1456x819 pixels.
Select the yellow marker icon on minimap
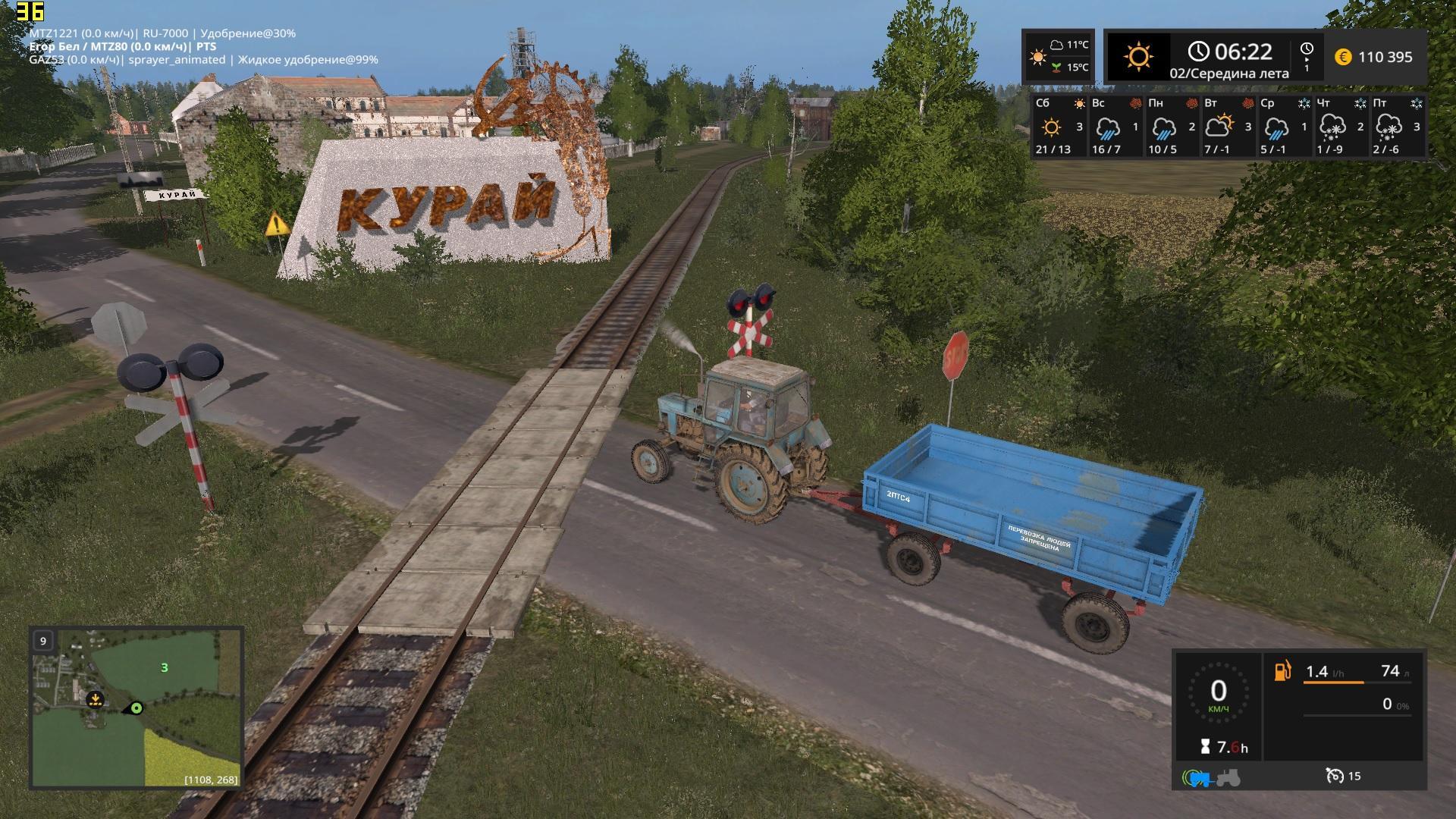click(x=95, y=699)
